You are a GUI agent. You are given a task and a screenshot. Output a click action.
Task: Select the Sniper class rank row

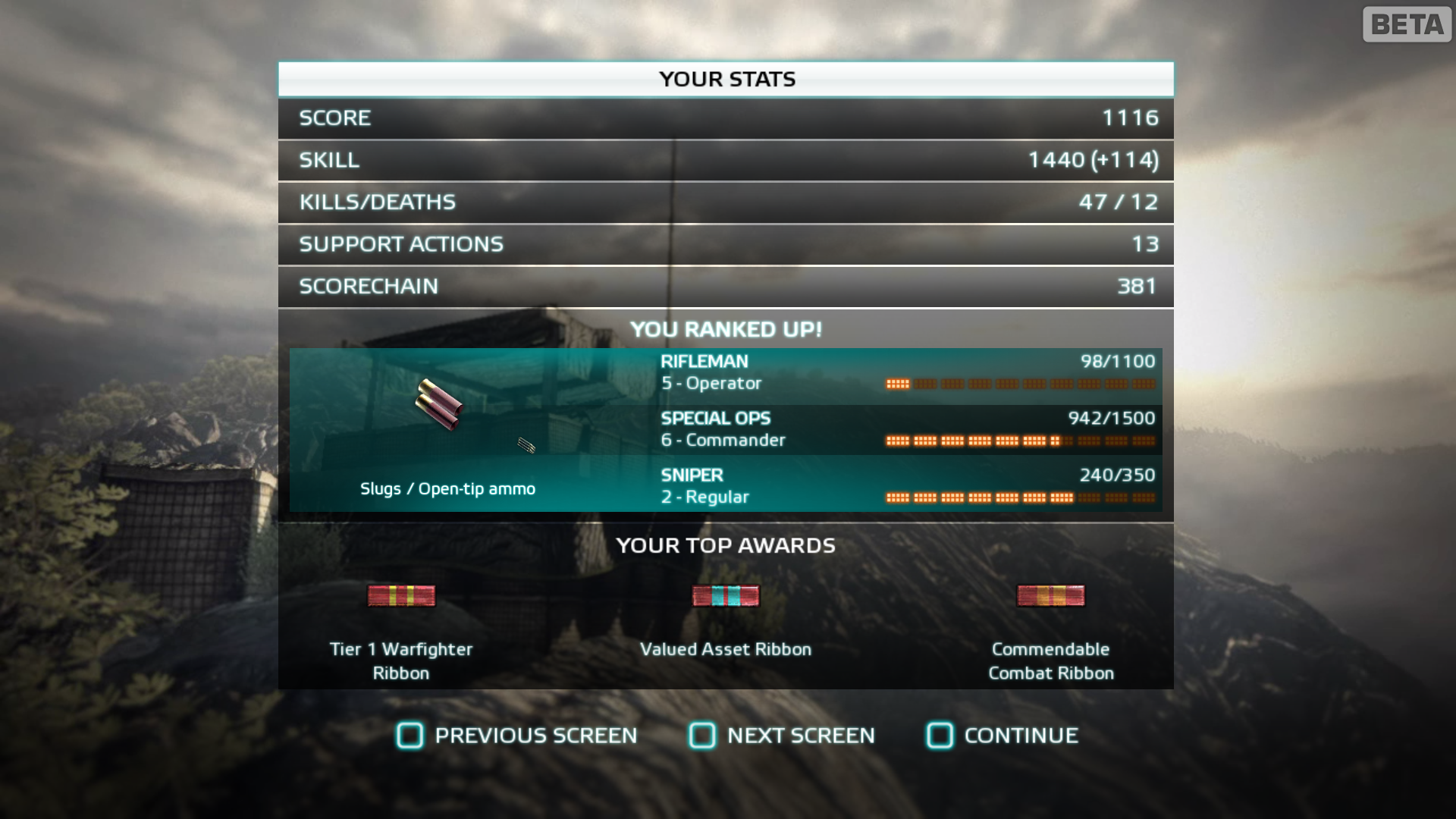click(907, 486)
